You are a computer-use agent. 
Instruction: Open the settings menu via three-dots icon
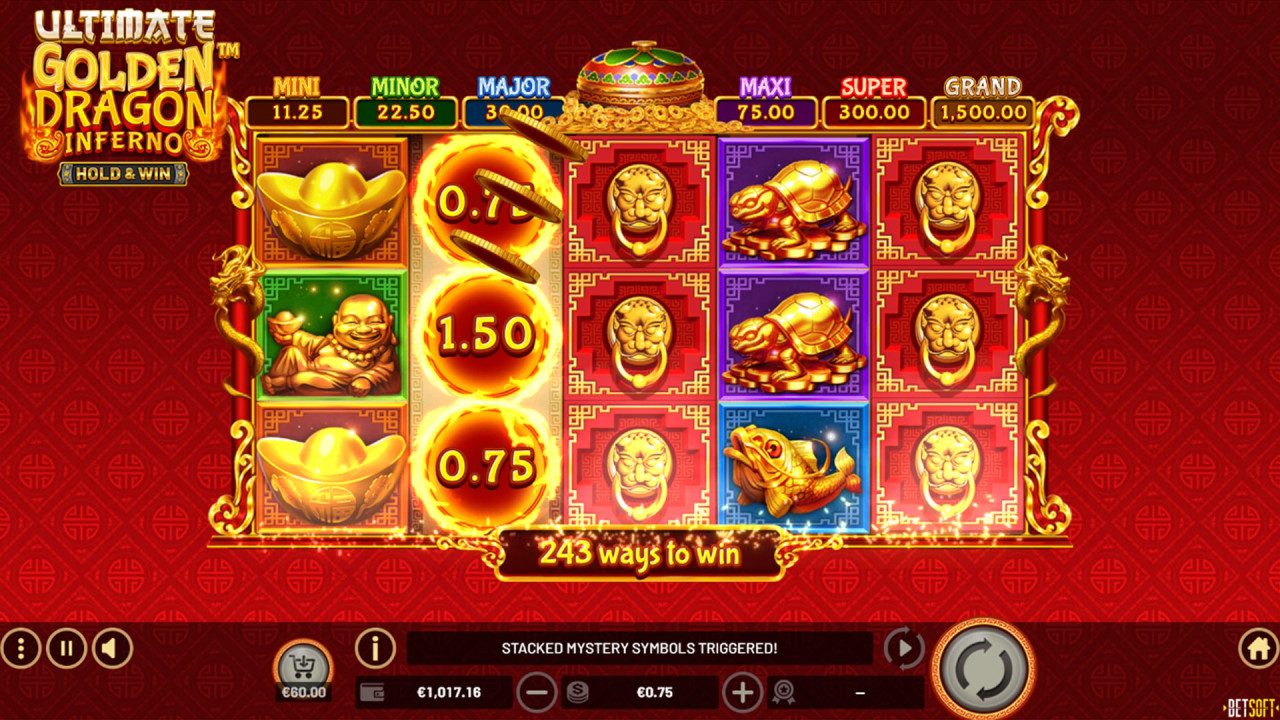pos(22,649)
